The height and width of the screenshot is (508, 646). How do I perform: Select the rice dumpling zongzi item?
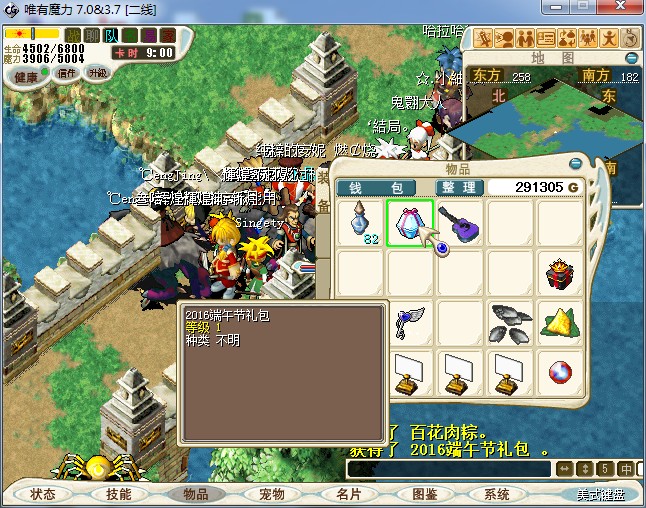point(560,322)
